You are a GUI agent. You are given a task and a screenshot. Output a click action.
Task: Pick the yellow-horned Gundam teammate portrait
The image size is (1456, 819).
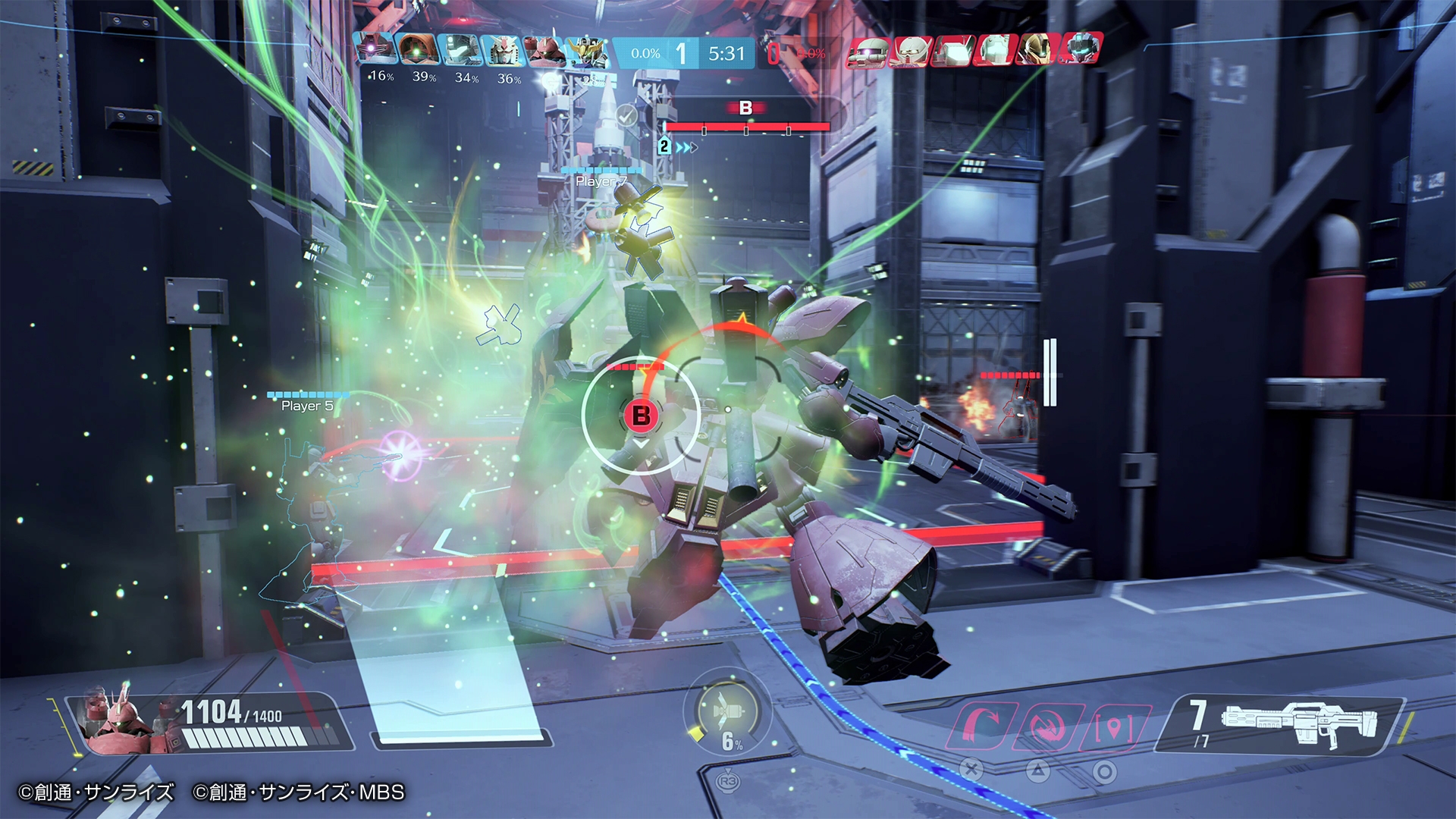587,51
